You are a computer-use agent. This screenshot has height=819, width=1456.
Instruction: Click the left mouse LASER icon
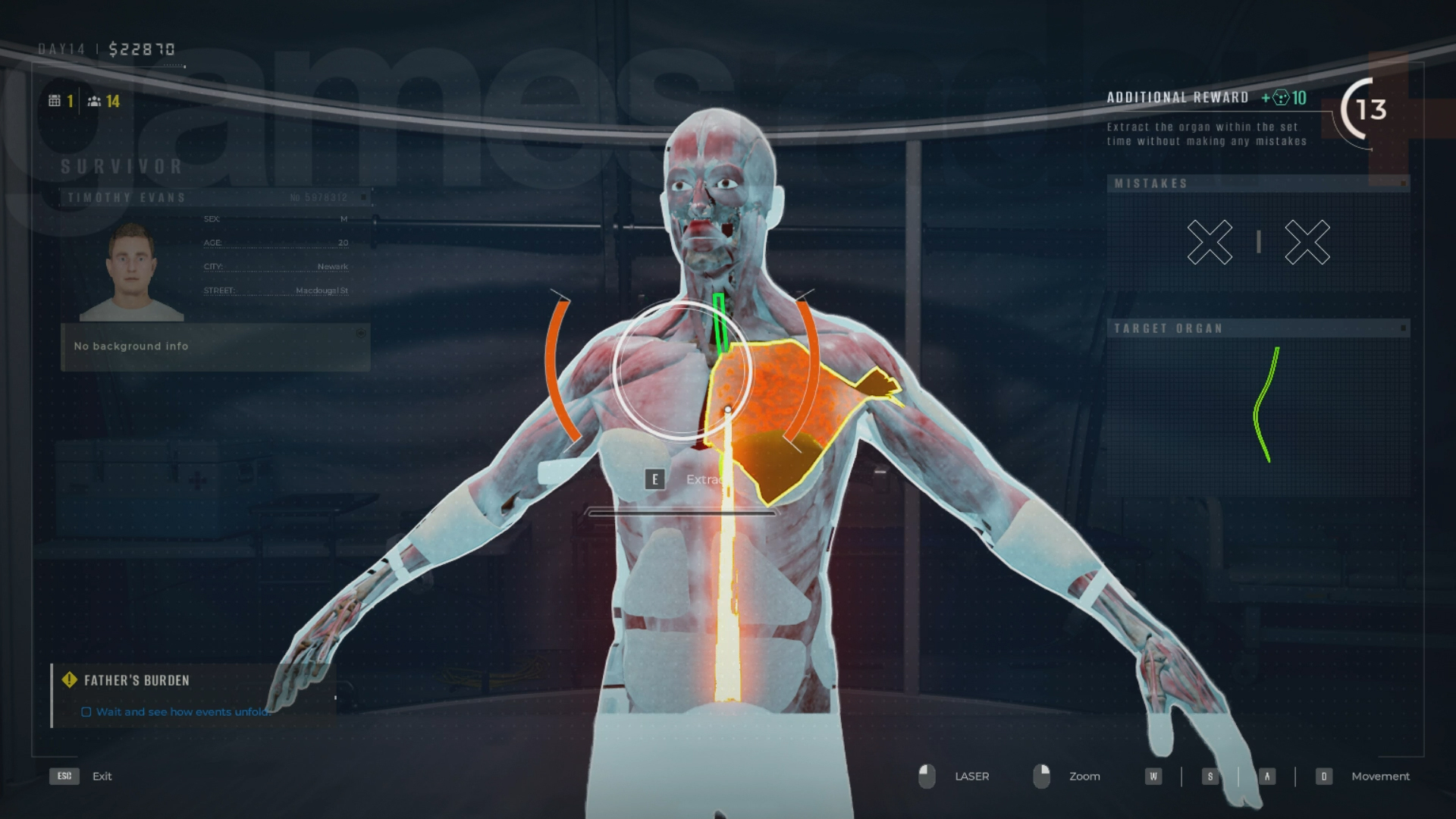(927, 776)
